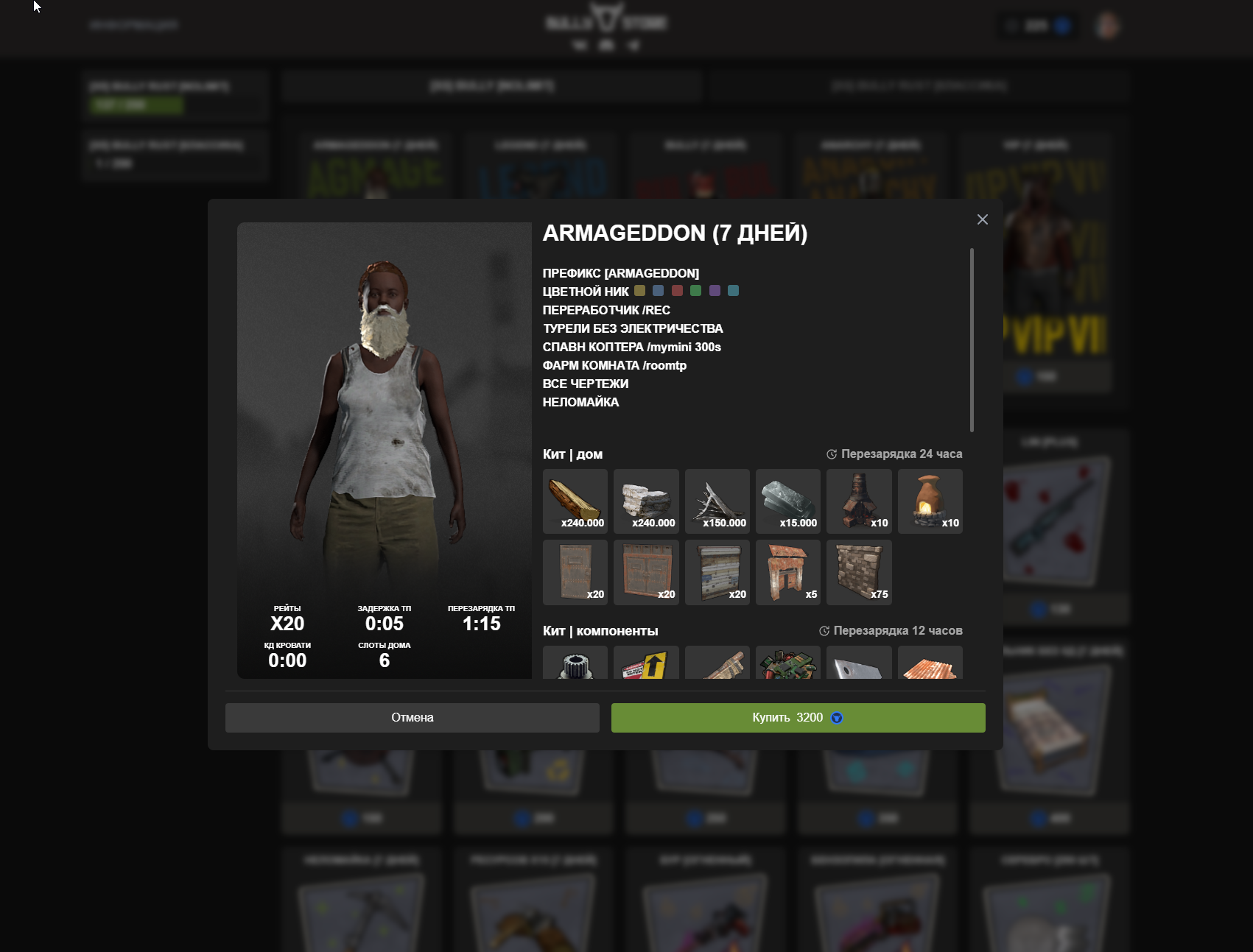The height and width of the screenshot is (952, 1253).
Task: Select the brick fireplace x5 slot
Action: click(788, 572)
